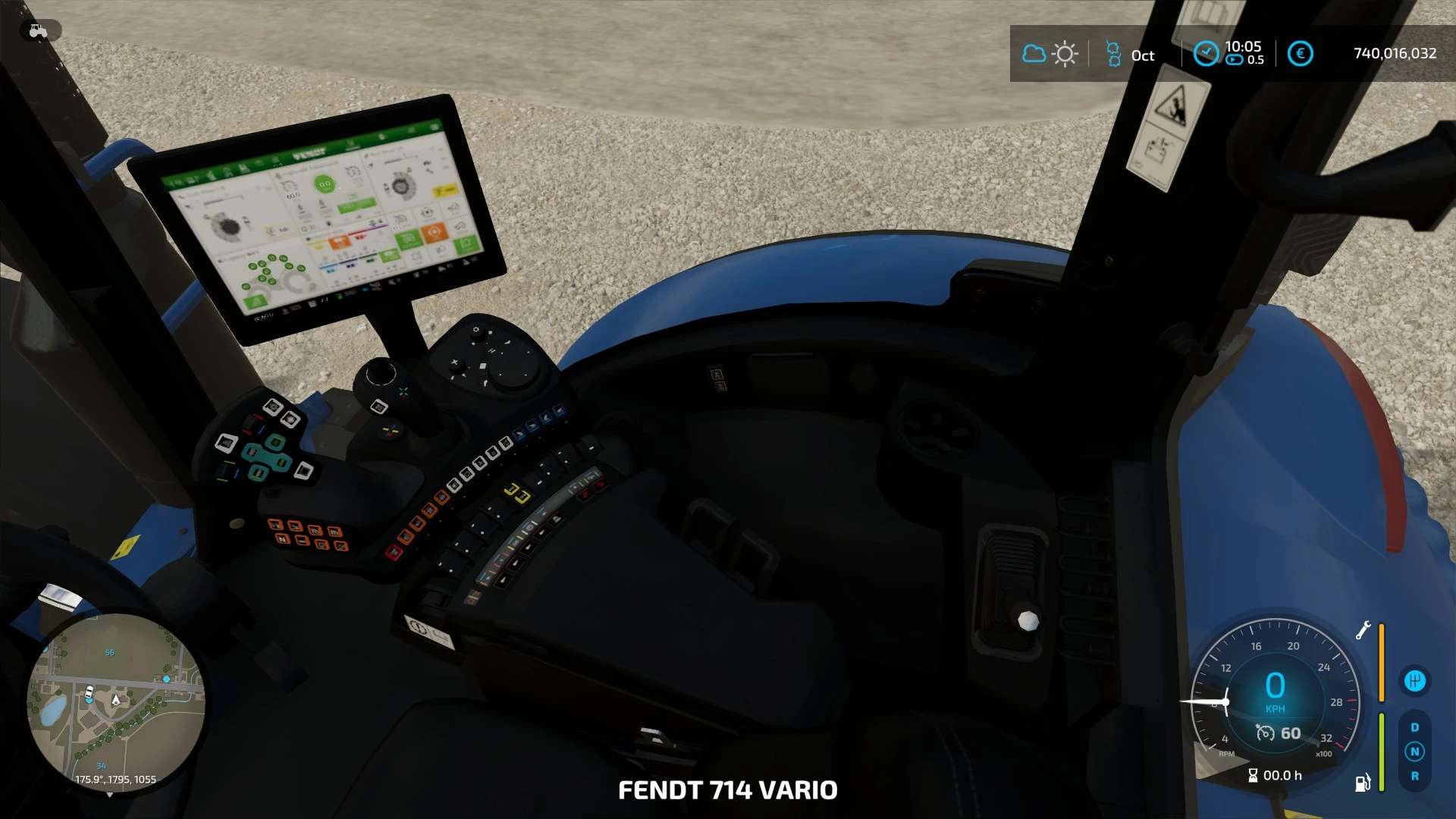Image resolution: width=1456 pixels, height=819 pixels.
Task: Select the clock time icon
Action: [x=1206, y=53]
